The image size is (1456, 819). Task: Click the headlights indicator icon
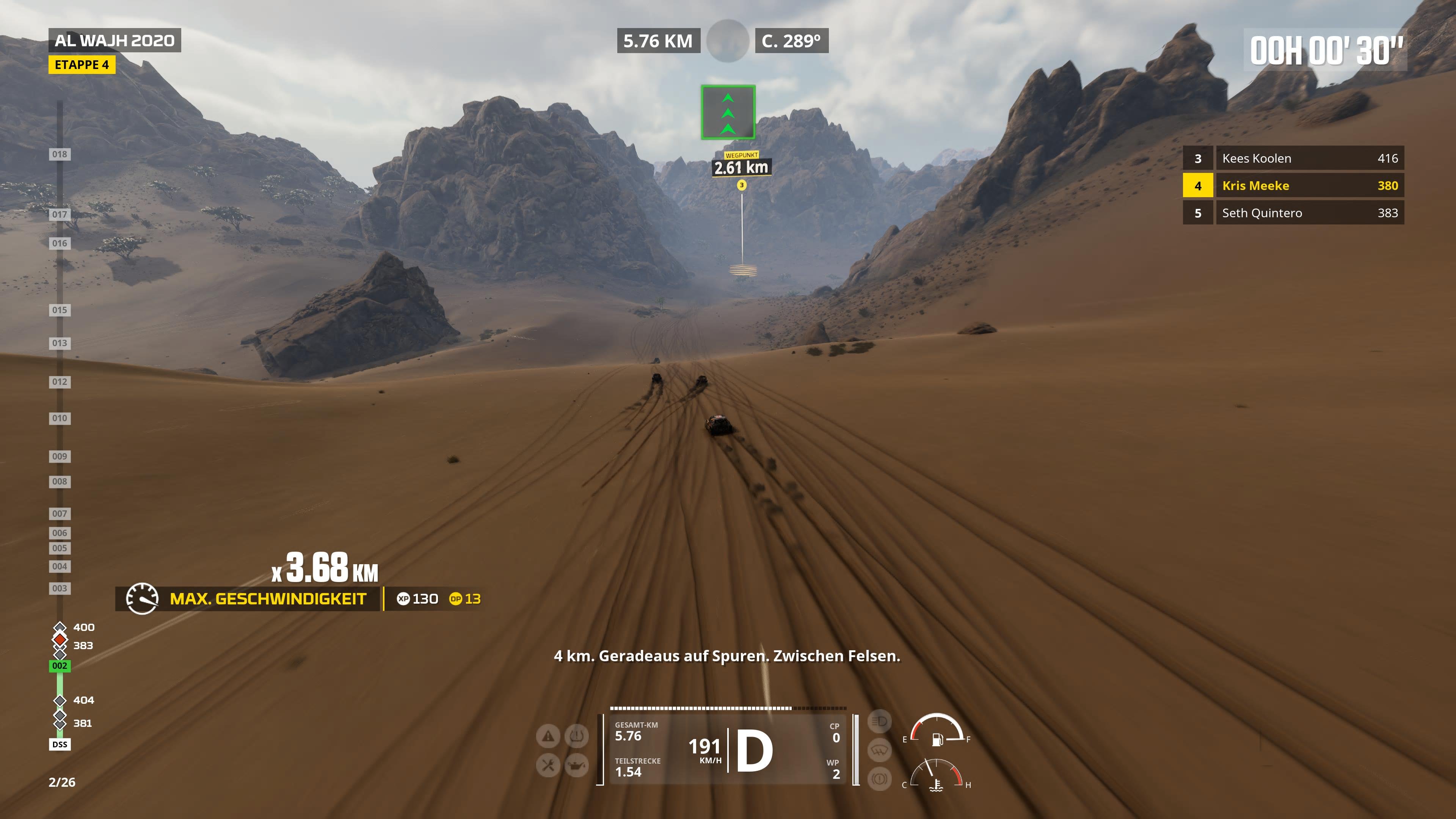click(x=880, y=722)
